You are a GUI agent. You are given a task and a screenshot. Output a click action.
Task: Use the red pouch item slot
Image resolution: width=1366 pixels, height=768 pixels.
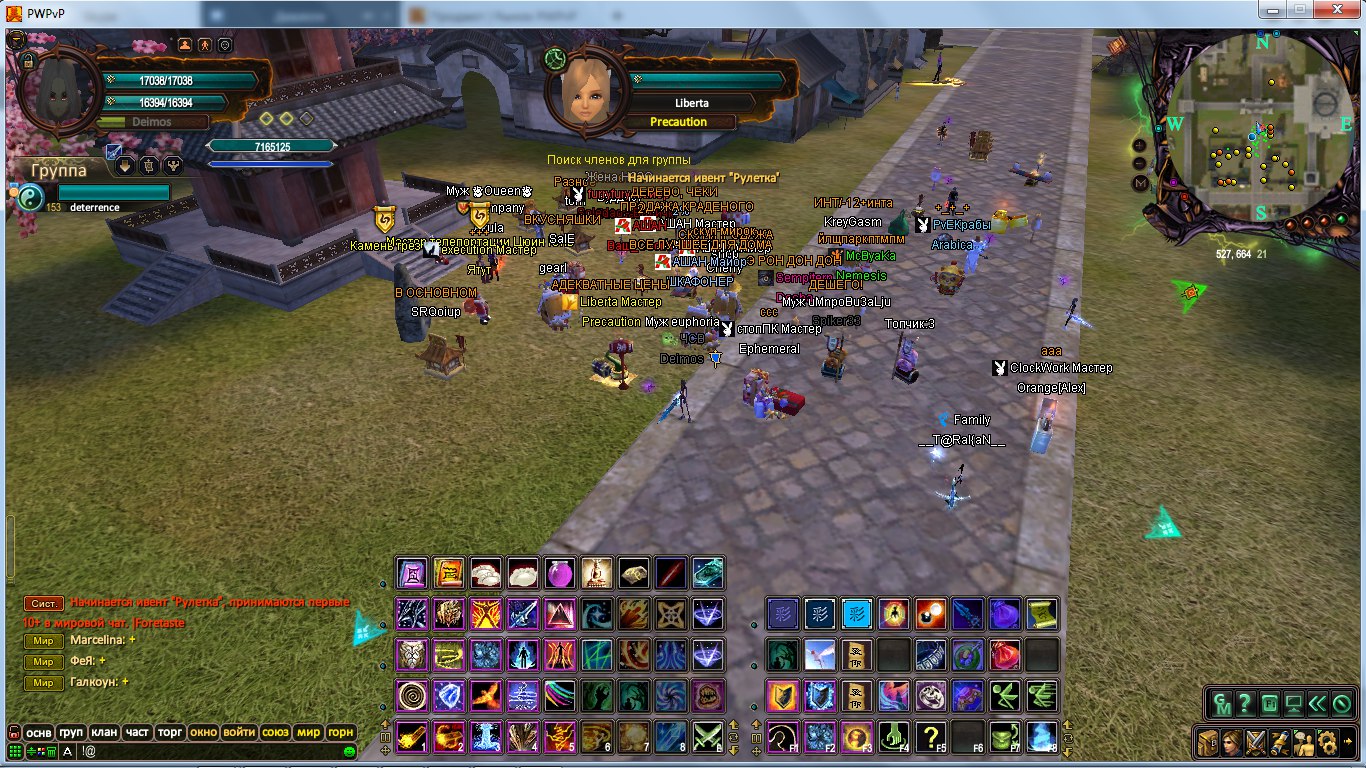[x=1006, y=655]
